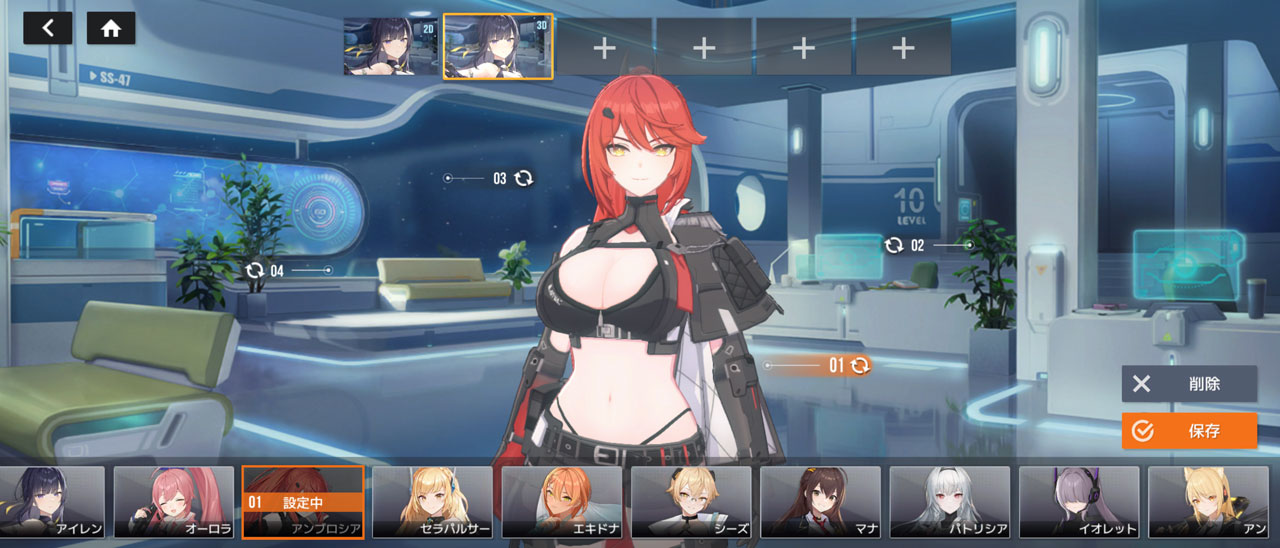Save the layout with 保存 button
Screen dimensions: 1280x548
click(1189, 431)
